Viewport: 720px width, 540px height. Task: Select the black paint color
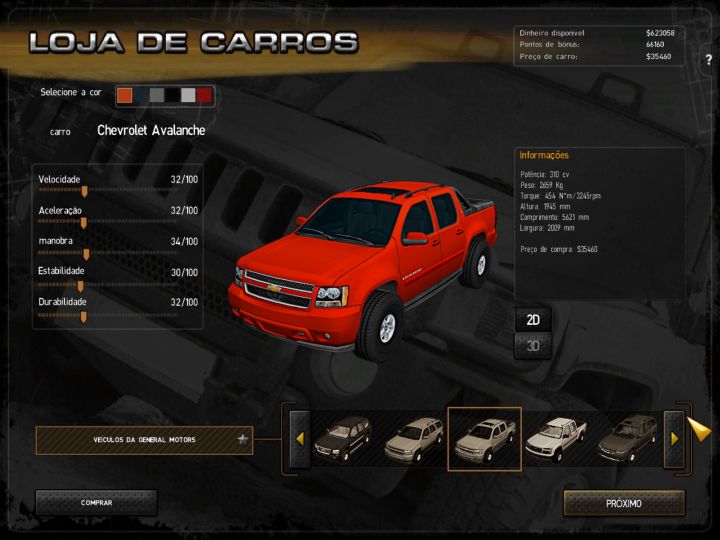point(173,95)
